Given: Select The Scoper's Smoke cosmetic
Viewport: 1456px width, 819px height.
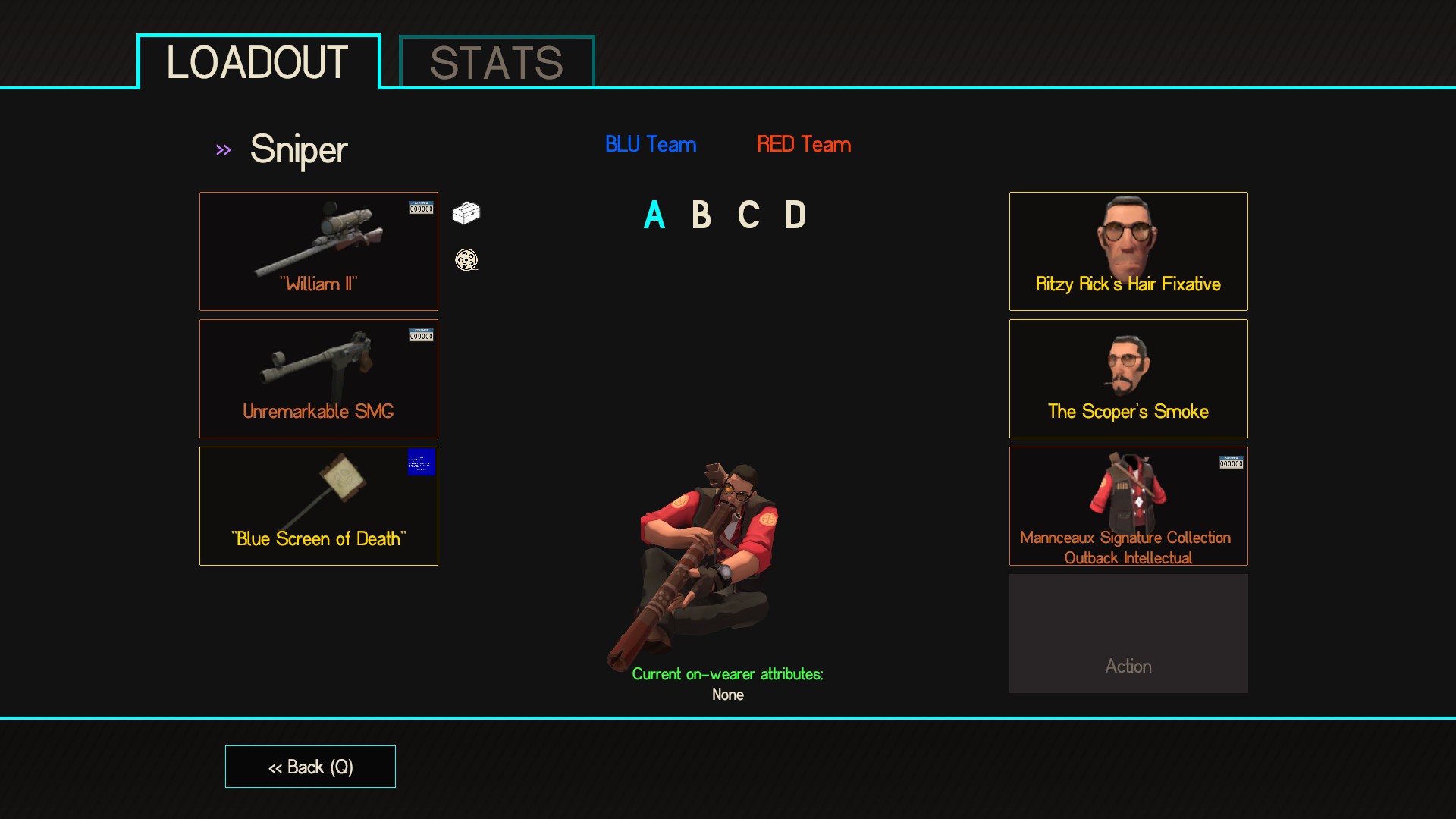Looking at the screenshot, I should (x=1128, y=378).
